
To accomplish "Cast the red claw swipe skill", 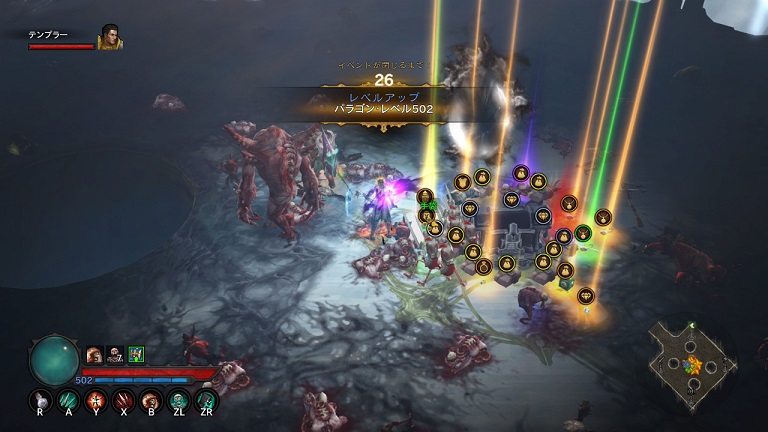I will pyautogui.click(x=125, y=401).
